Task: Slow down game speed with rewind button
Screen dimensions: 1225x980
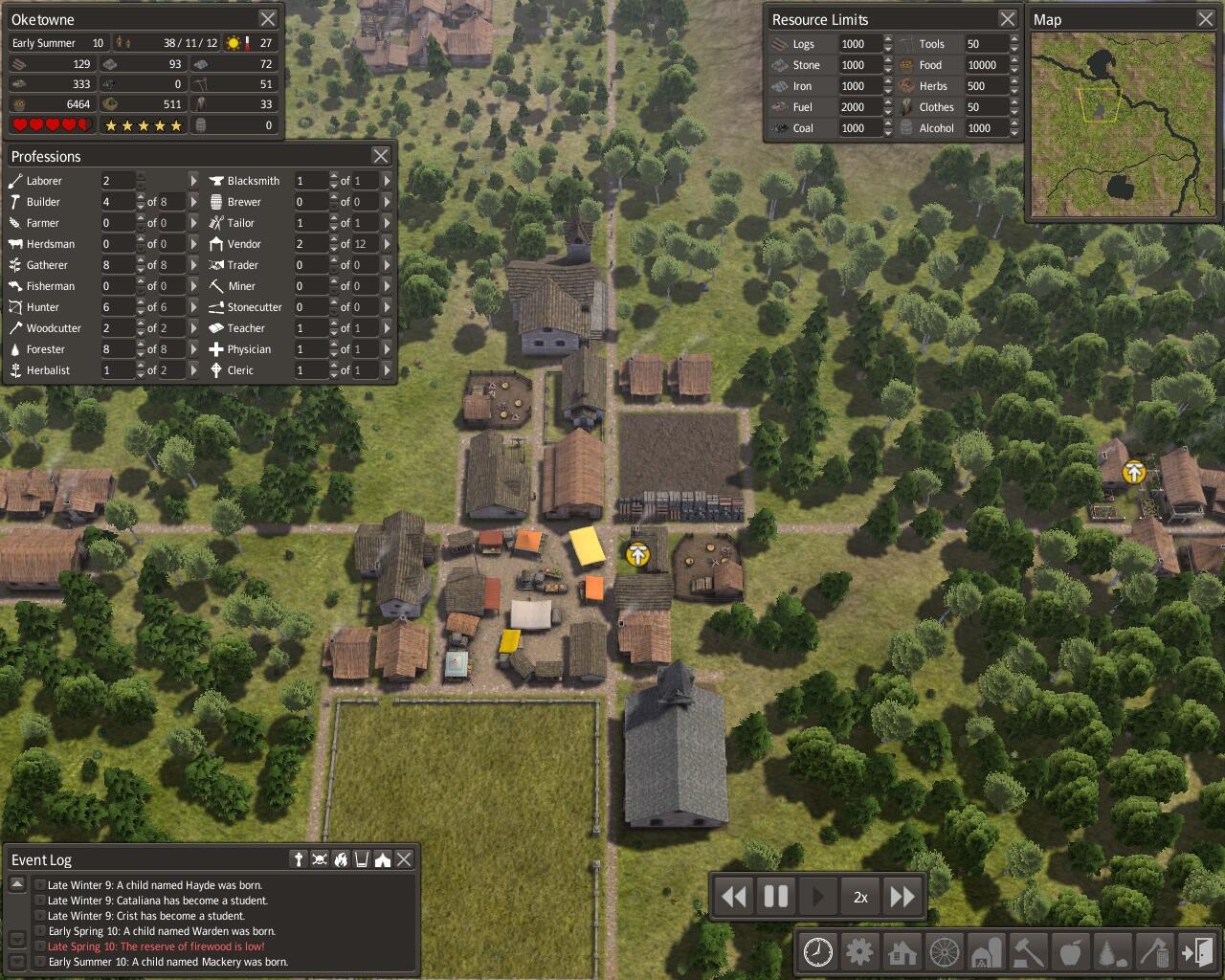Action: (734, 897)
